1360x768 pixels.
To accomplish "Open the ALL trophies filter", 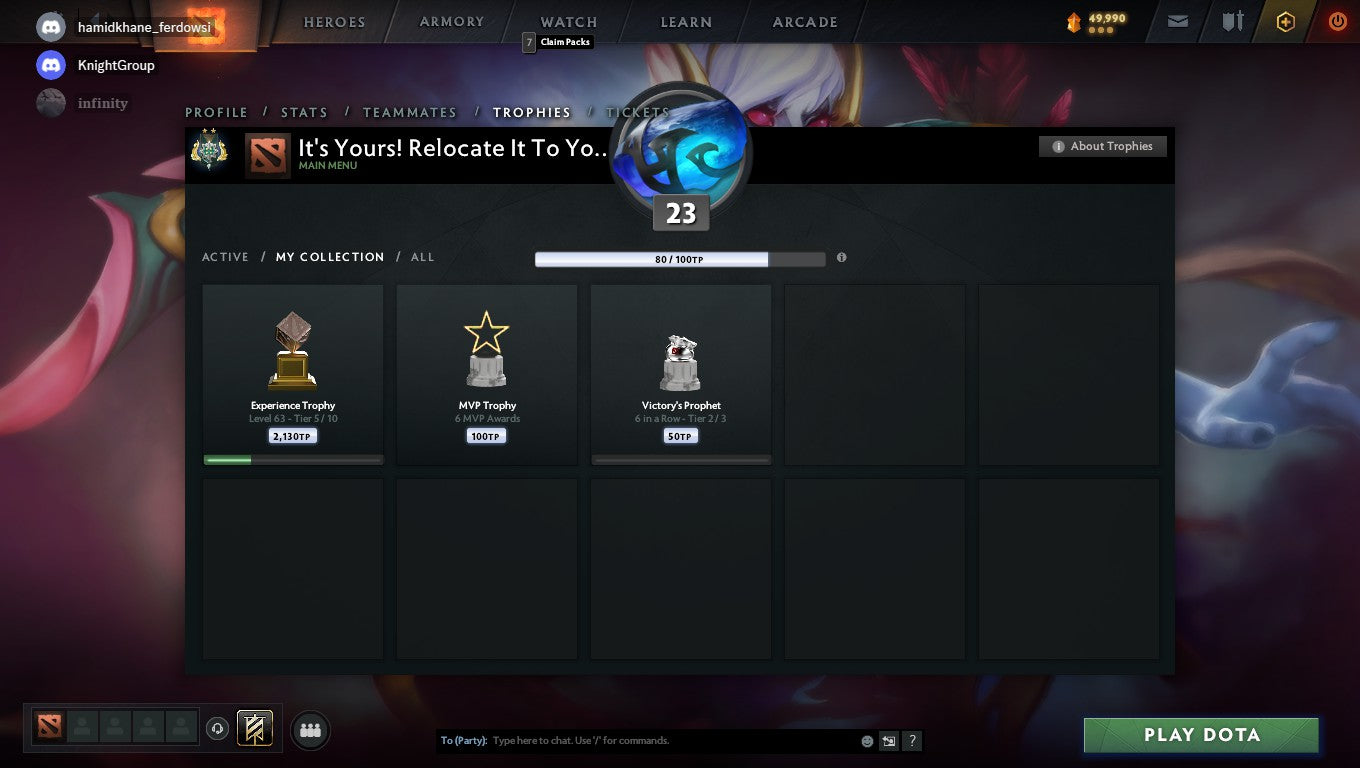I will click(422, 257).
